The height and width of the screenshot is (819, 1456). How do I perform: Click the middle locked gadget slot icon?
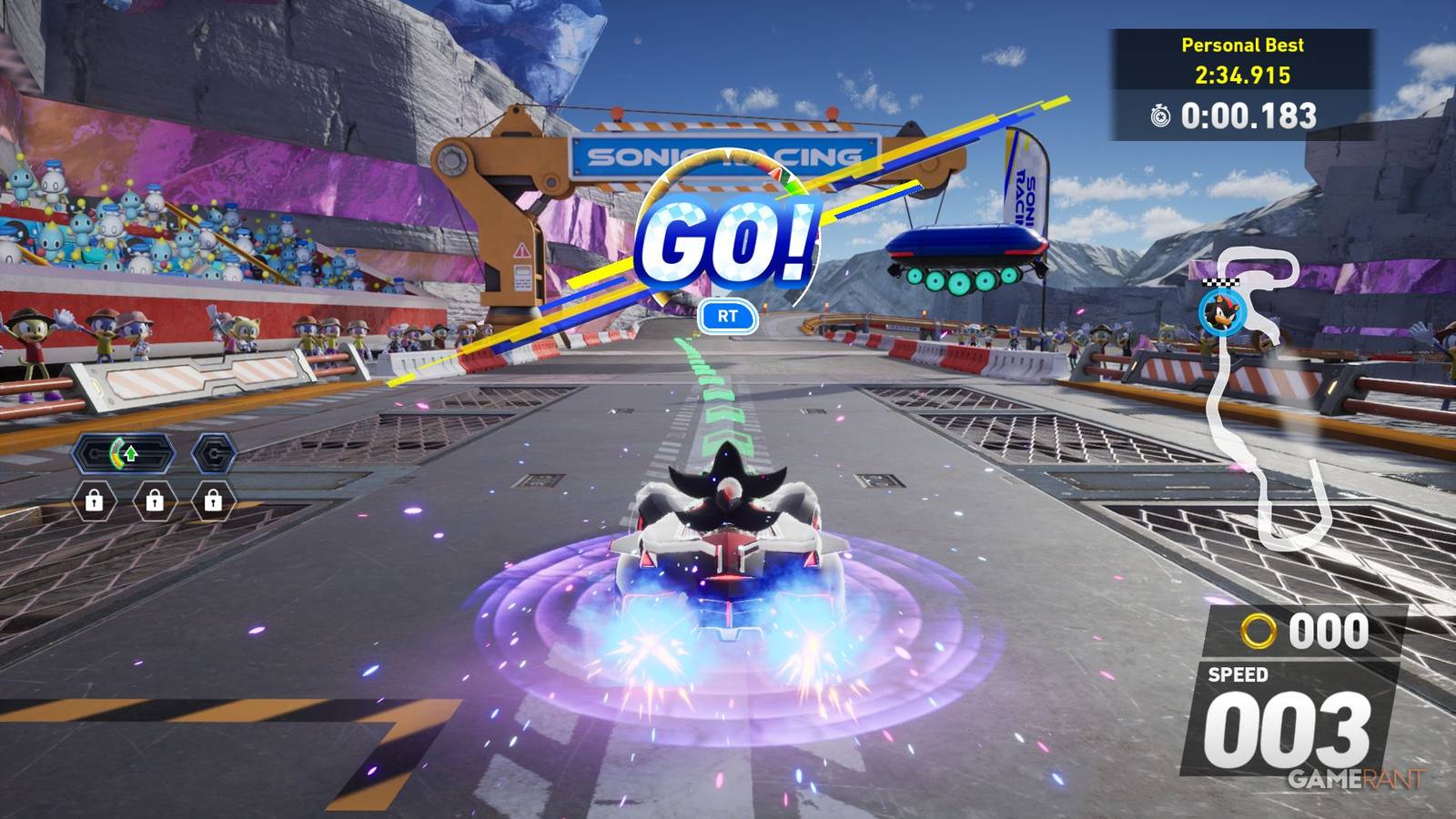pyautogui.click(x=155, y=500)
